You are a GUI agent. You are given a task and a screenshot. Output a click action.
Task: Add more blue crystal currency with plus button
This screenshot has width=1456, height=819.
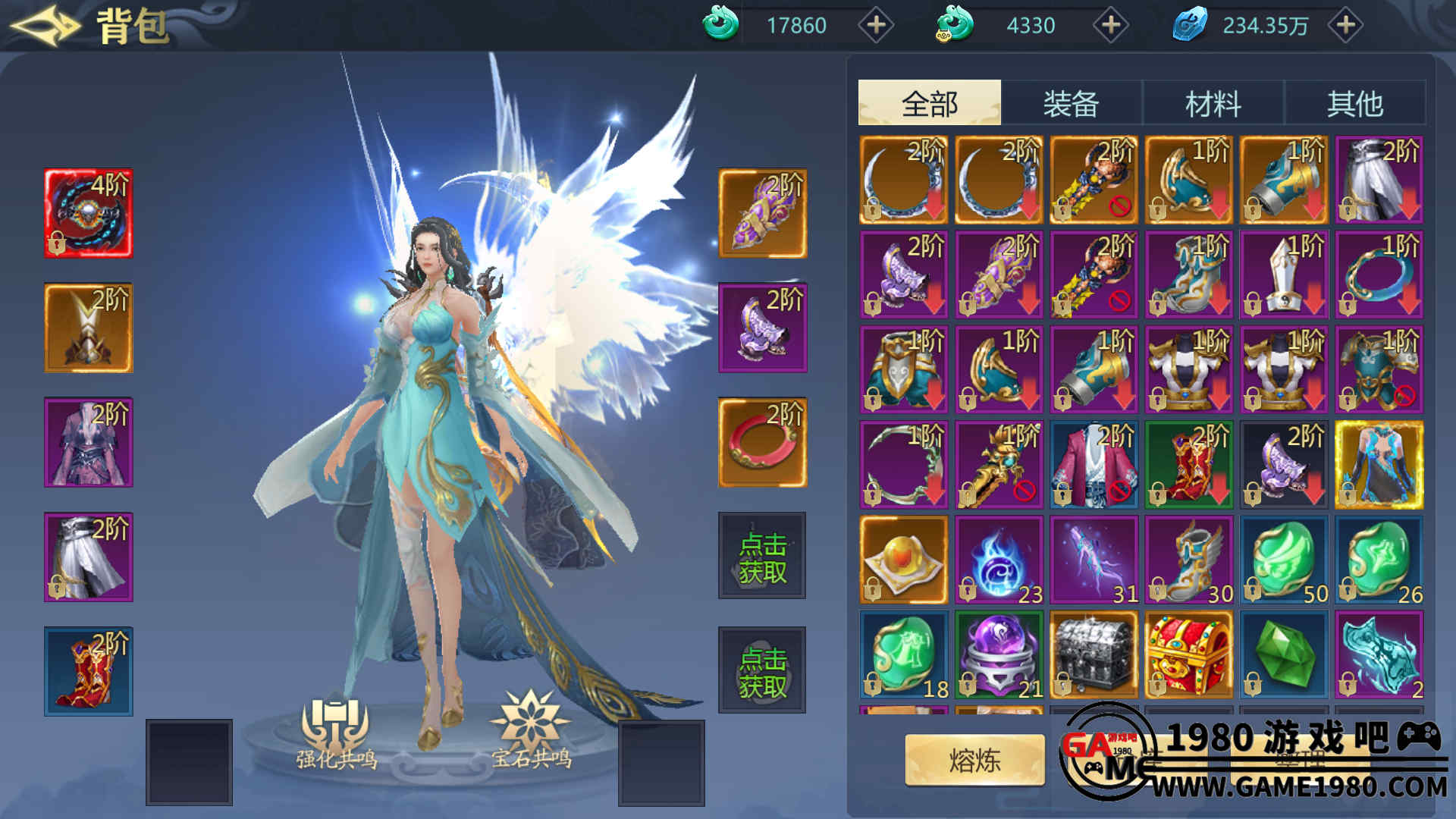point(1345,26)
